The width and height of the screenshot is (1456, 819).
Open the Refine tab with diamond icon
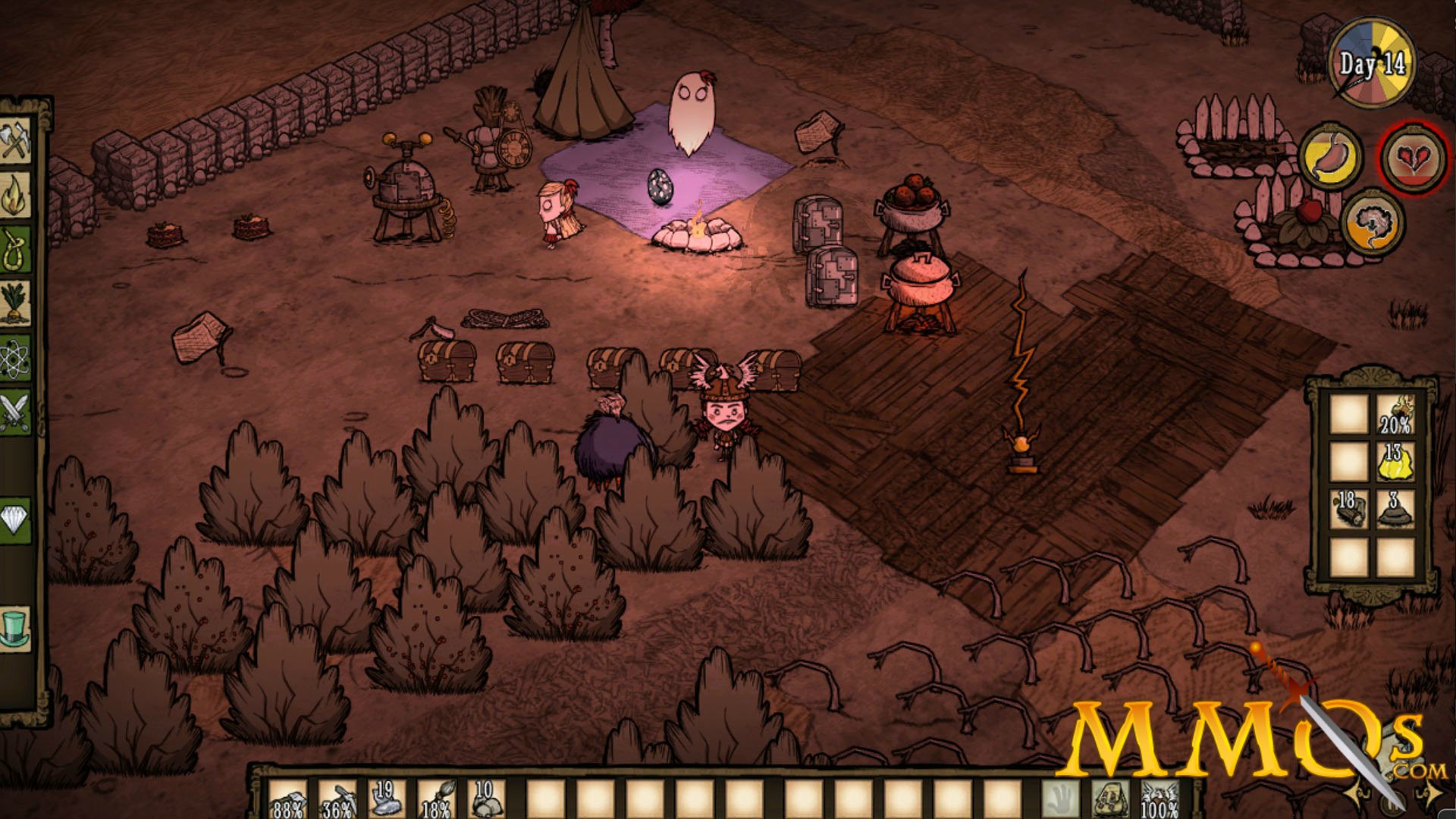[15, 520]
